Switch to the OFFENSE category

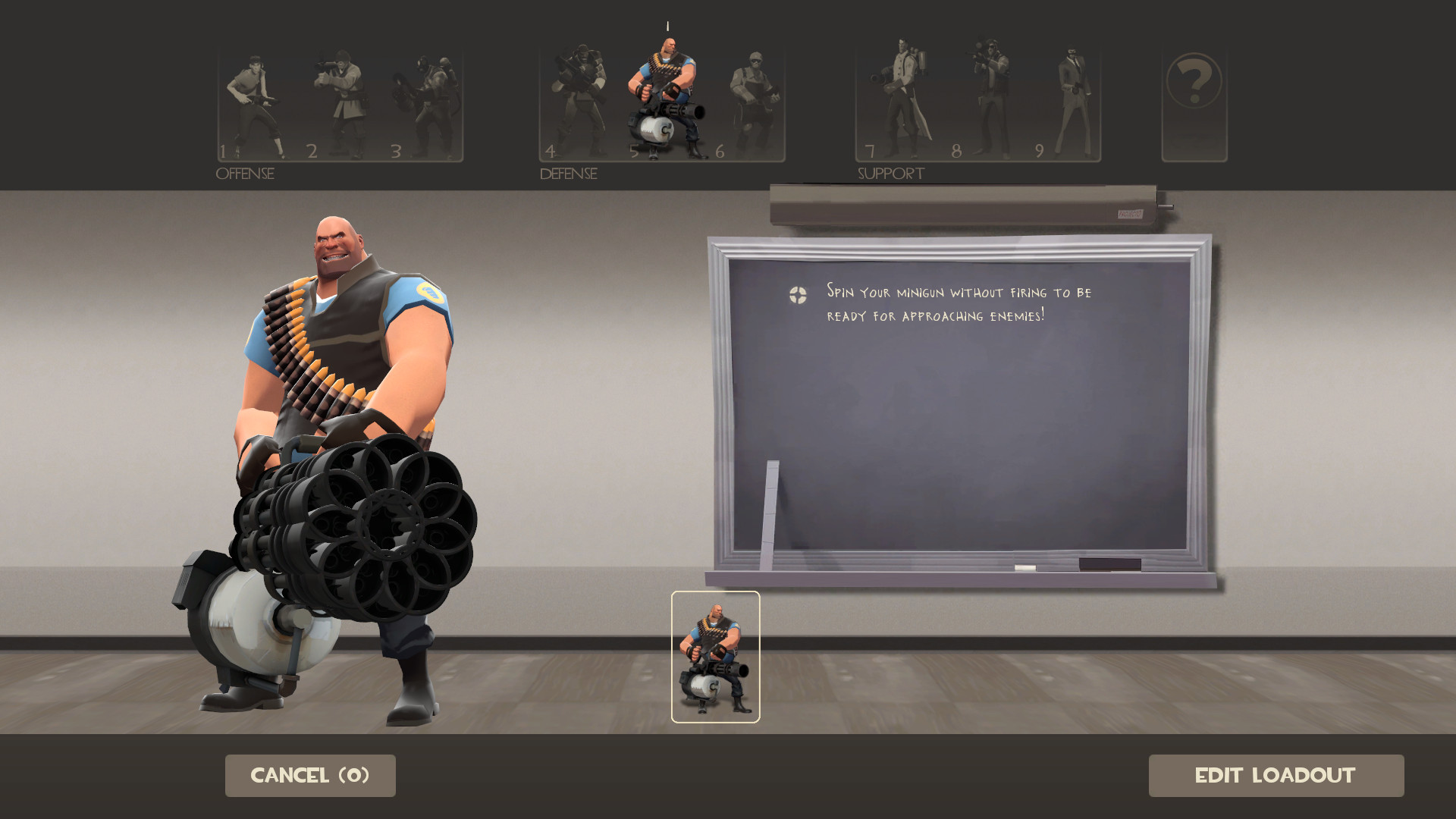pos(244,174)
